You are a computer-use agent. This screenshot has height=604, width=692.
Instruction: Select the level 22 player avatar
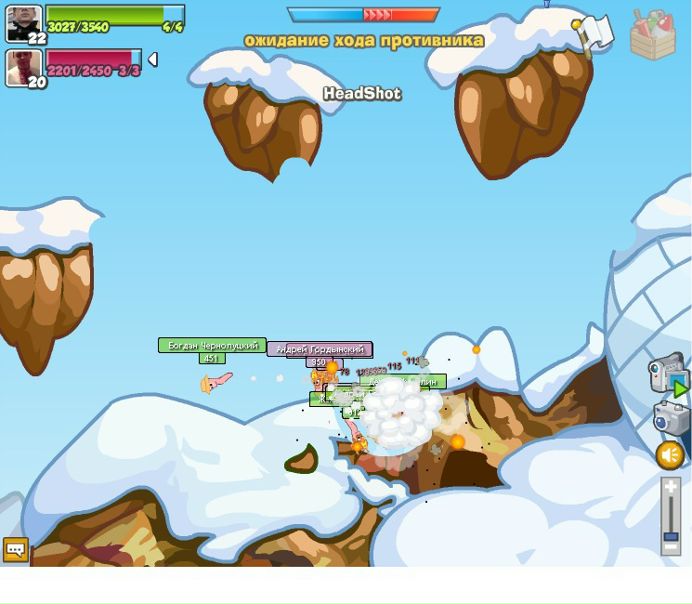[x=24, y=23]
